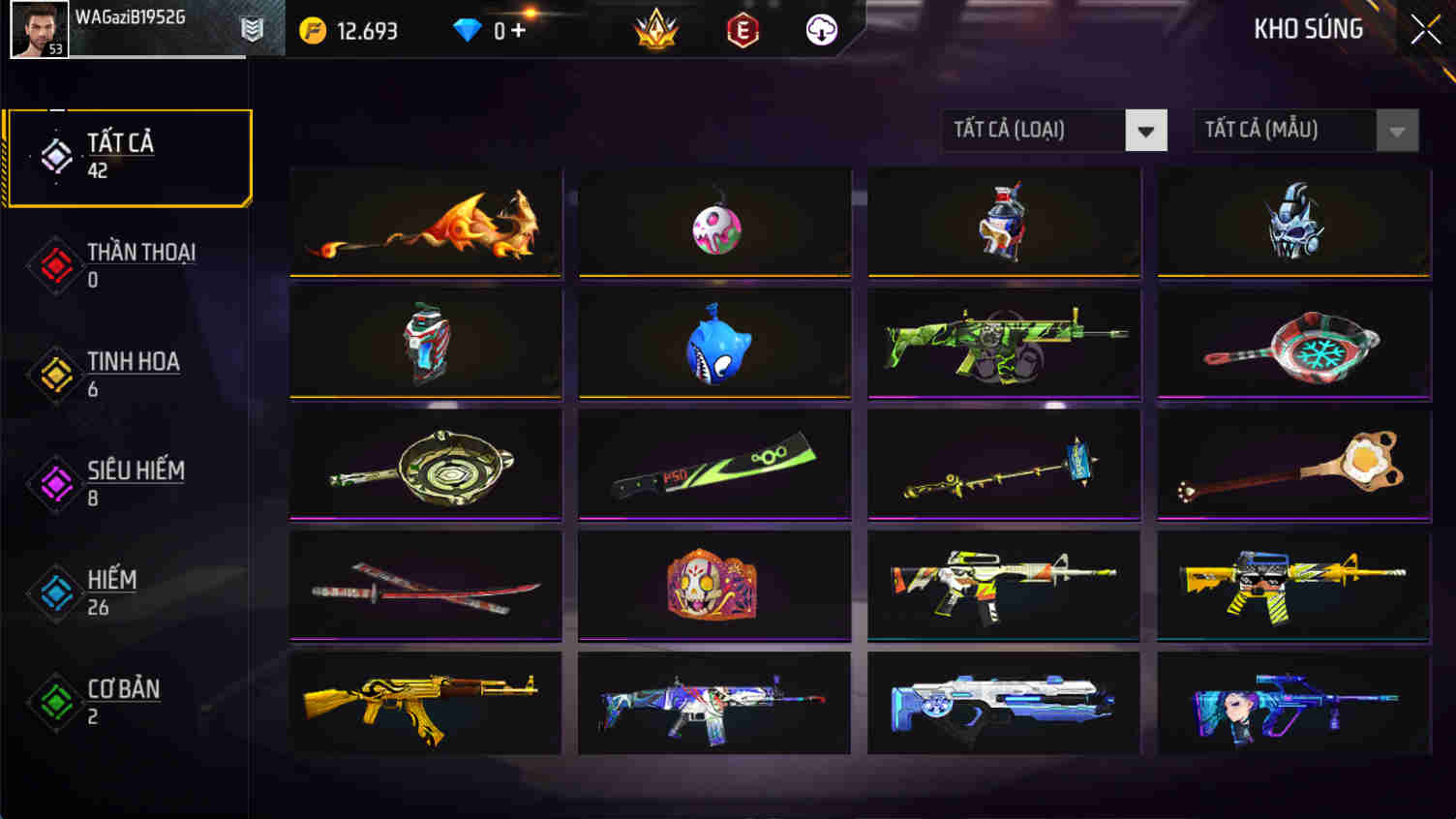Click the purple Siêu Hiếm rarity icon
Image resolution: width=1456 pixels, height=819 pixels.
coord(55,483)
